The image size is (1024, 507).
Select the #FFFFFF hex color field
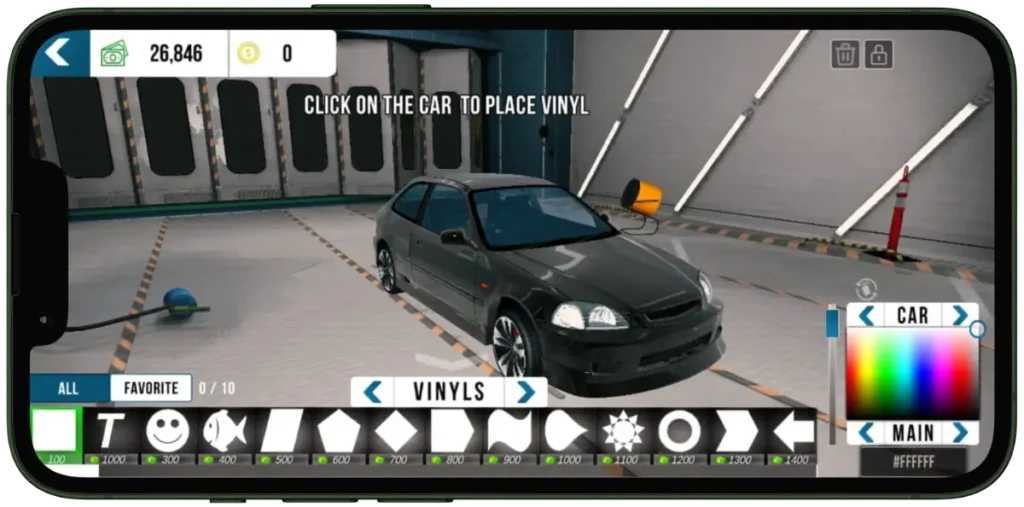[912, 462]
